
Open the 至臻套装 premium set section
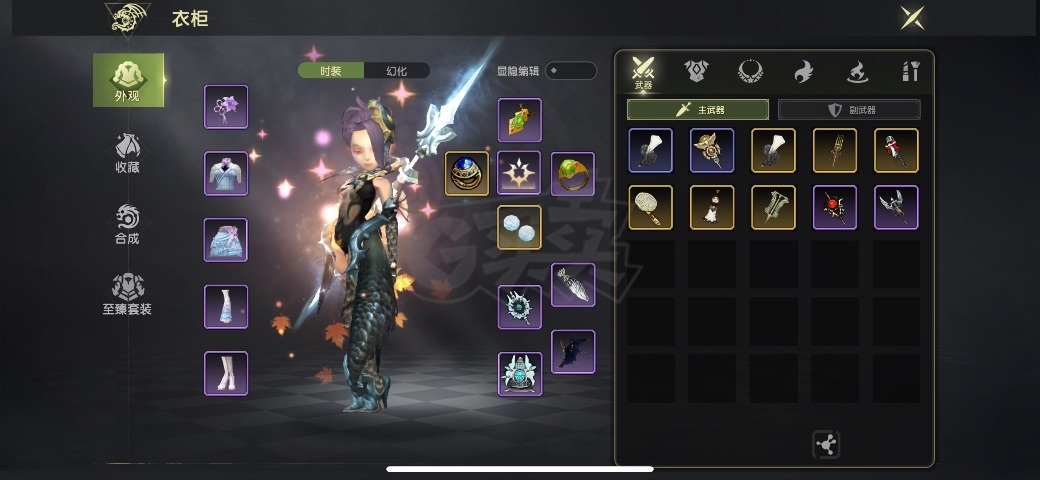click(127, 295)
